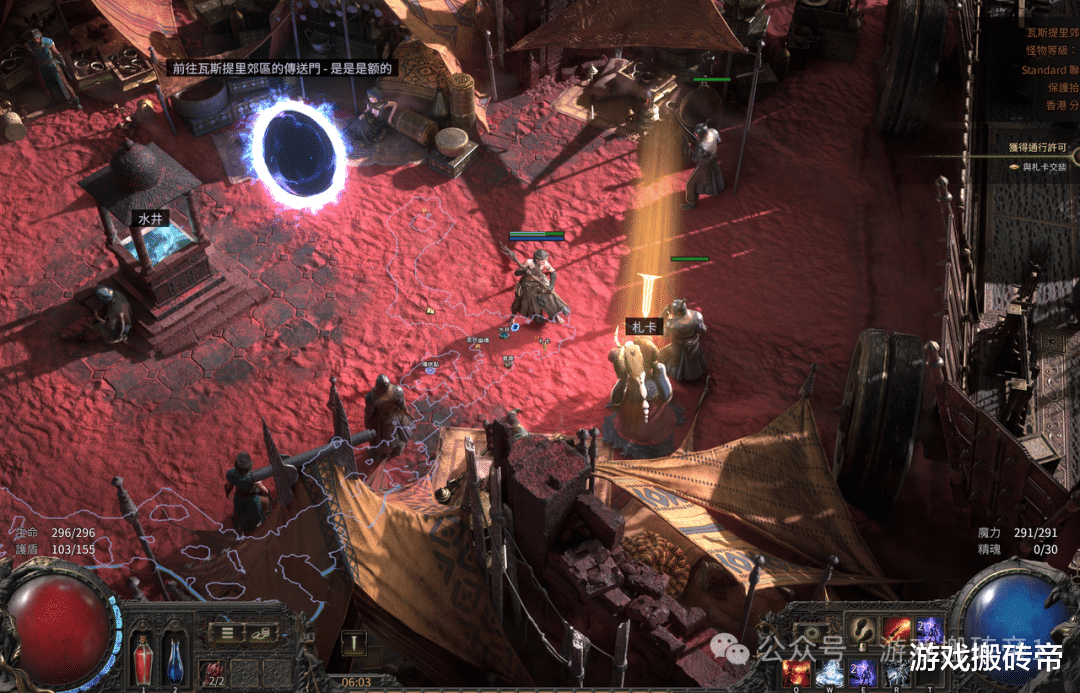Select the red charm slot showing 2/2
The image size is (1080, 693).
click(x=213, y=673)
